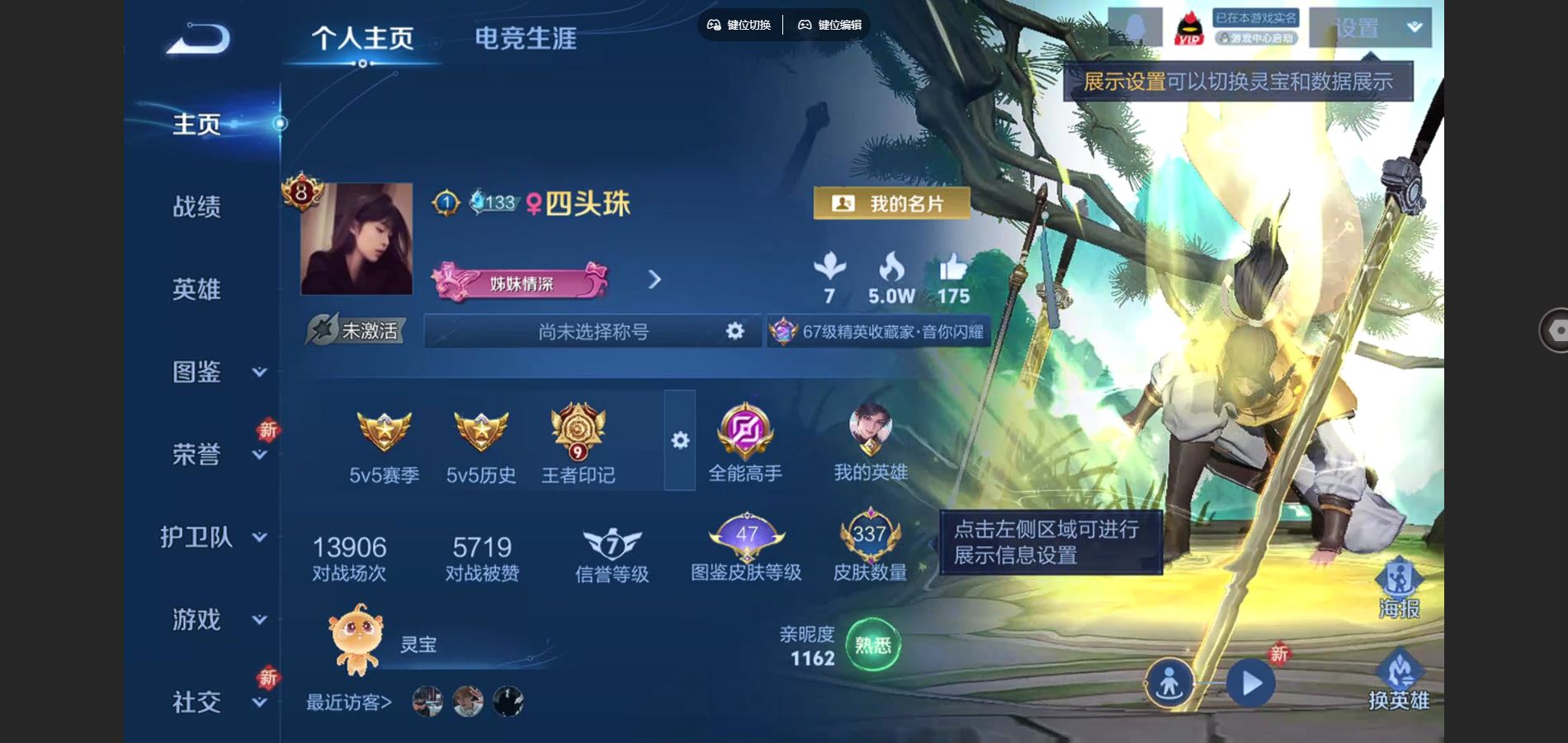This screenshot has height=743, width=1568.
Task: Select 战绩 in the left sidebar
Action: coord(198,207)
